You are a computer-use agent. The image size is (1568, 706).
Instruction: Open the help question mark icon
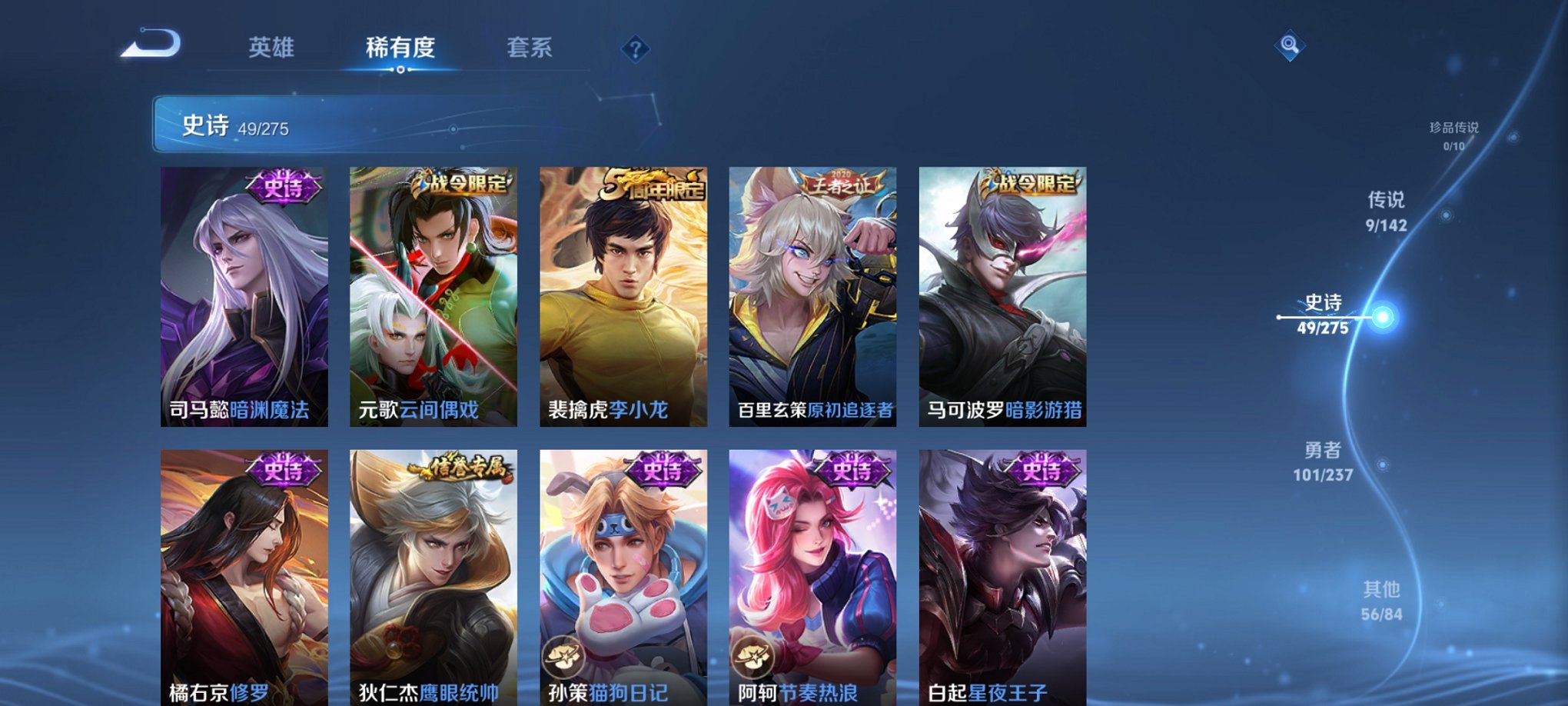pos(634,50)
